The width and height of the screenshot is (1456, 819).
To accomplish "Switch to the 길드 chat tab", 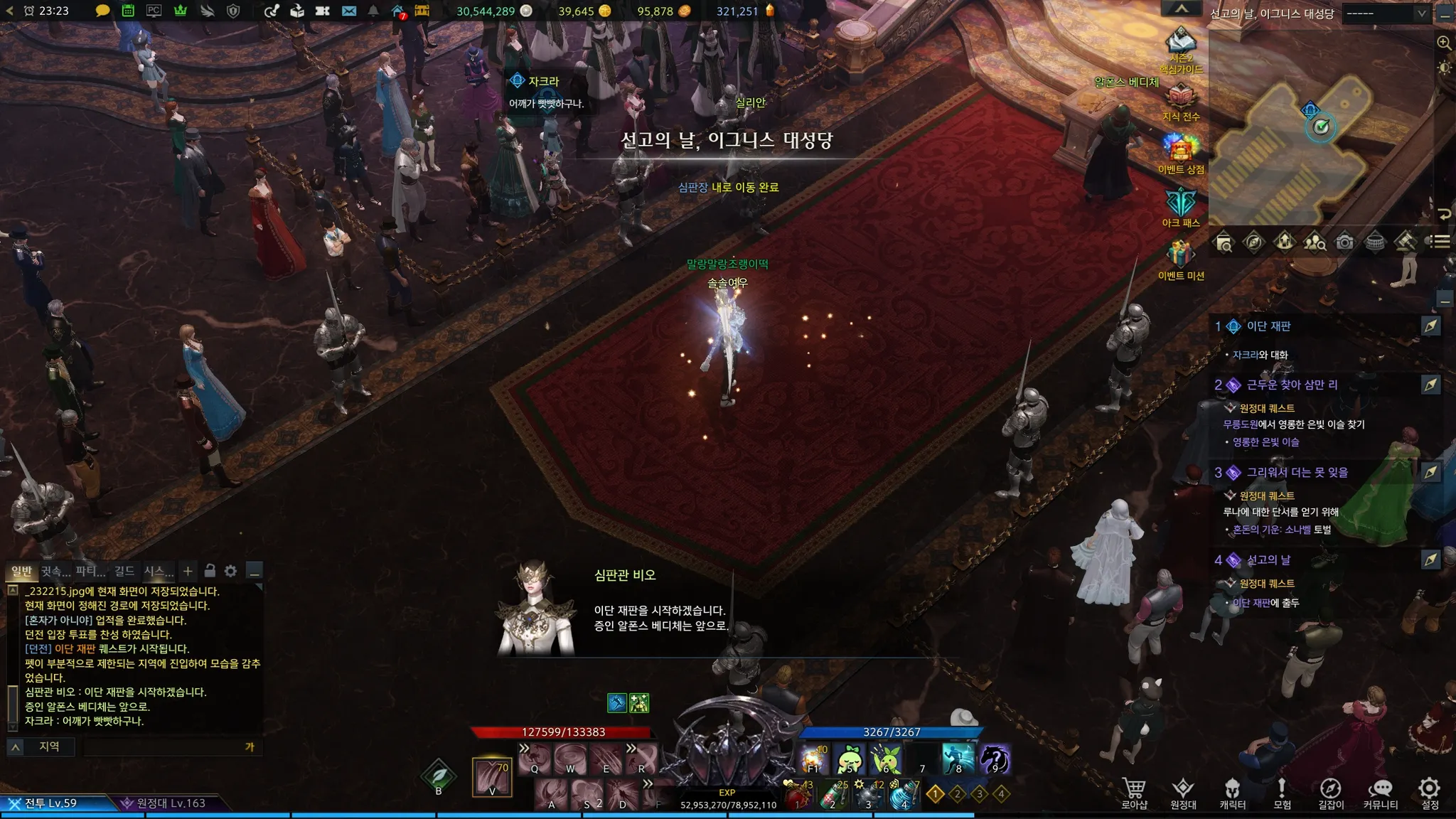I will pyautogui.click(x=124, y=571).
